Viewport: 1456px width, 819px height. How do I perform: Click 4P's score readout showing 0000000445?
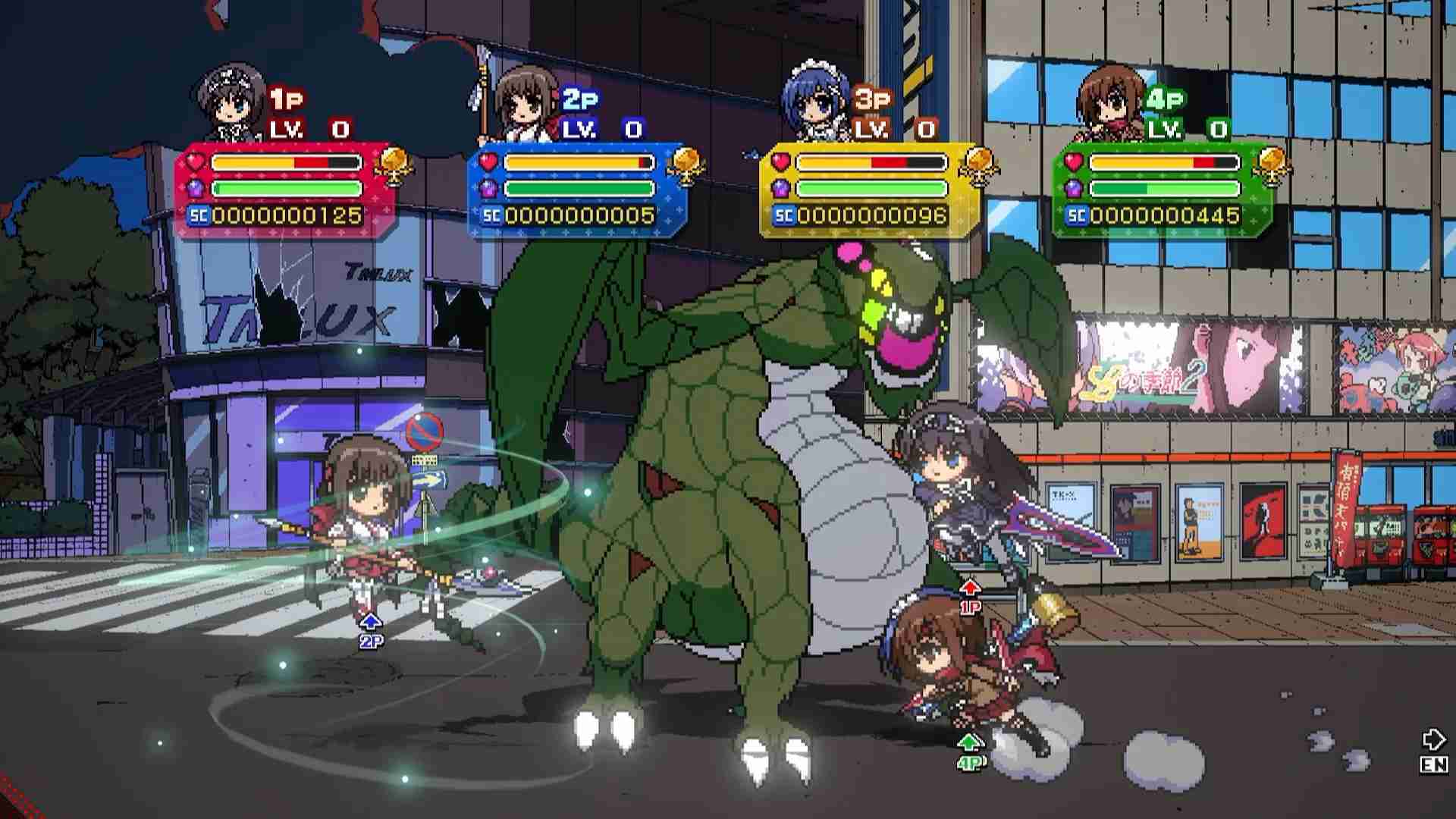1168,215
